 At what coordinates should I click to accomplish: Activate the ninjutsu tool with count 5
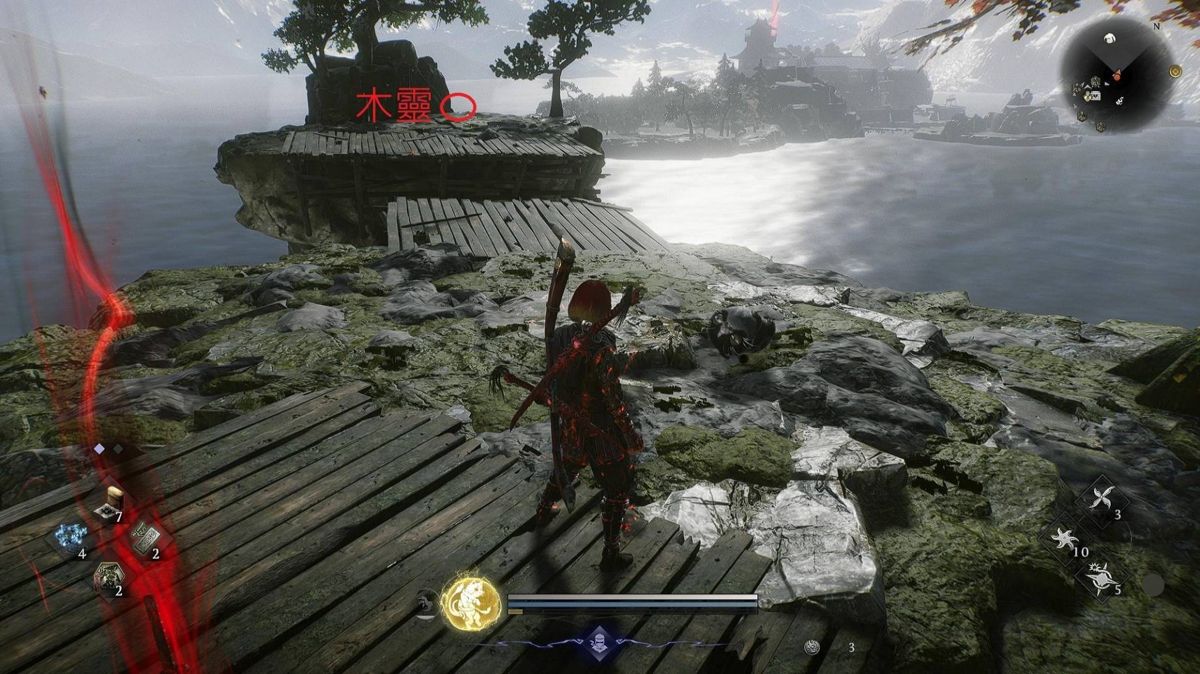coord(1102,576)
